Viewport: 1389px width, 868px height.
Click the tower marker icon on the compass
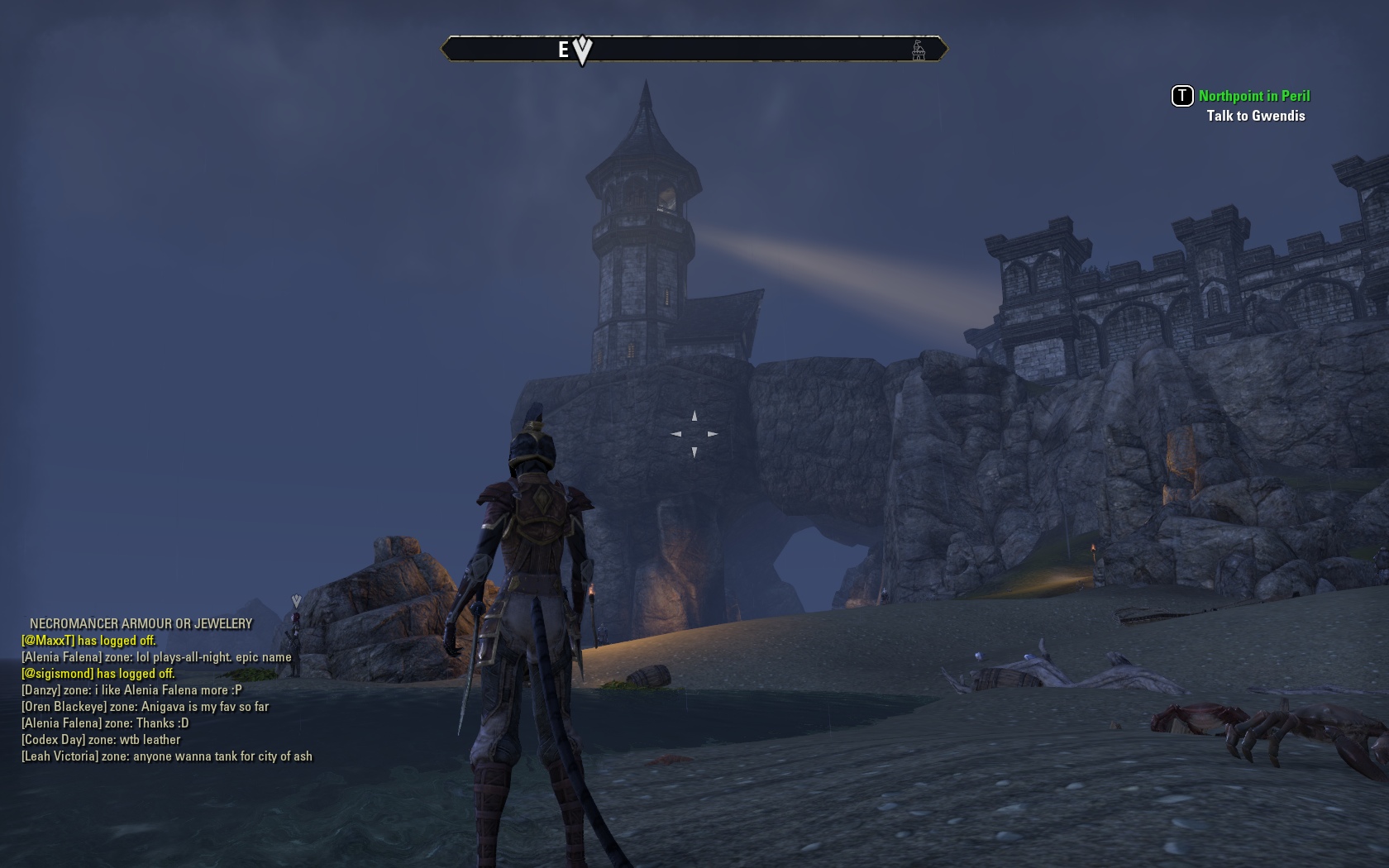918,50
